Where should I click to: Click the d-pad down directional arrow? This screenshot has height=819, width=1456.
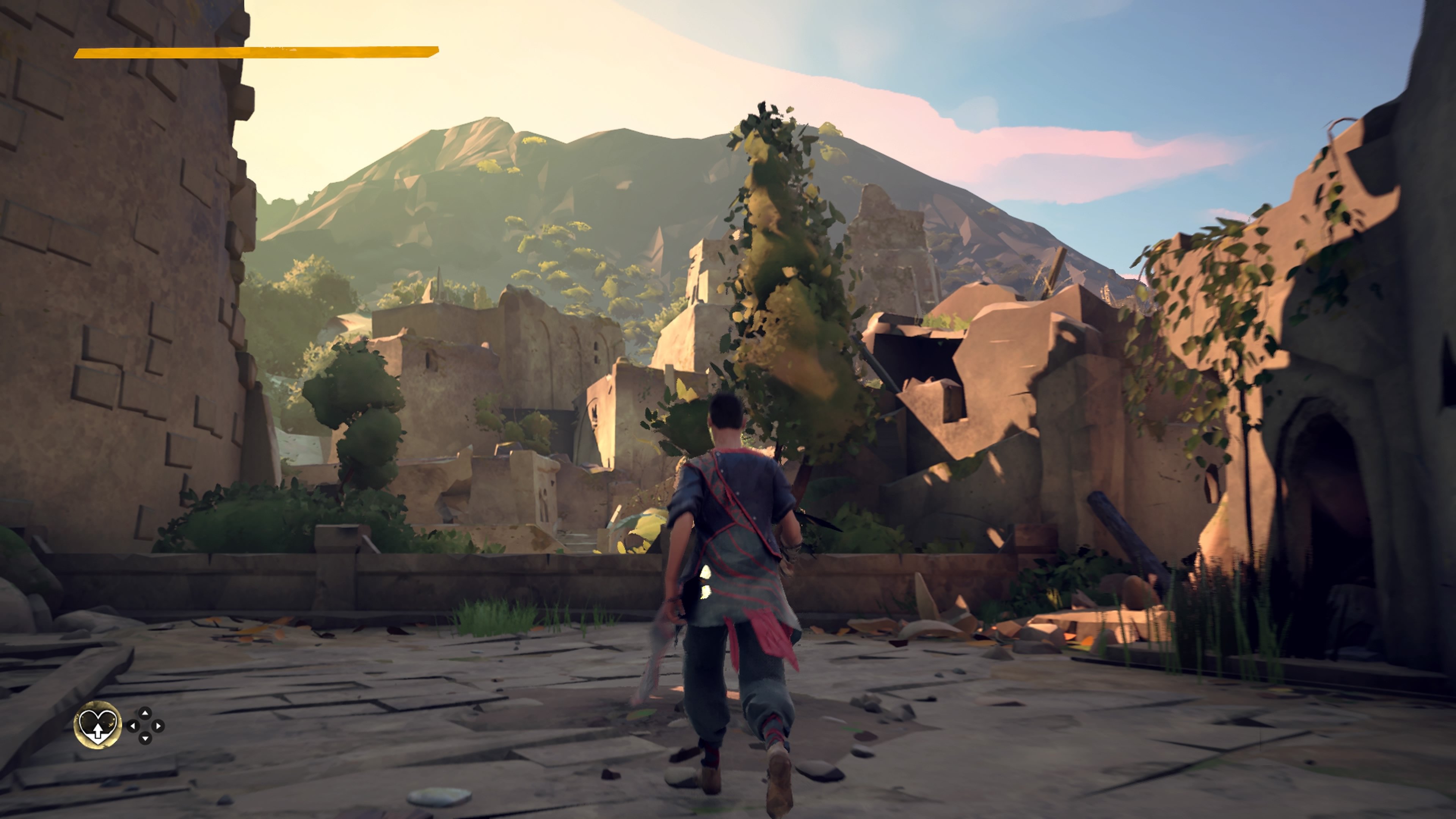(145, 738)
